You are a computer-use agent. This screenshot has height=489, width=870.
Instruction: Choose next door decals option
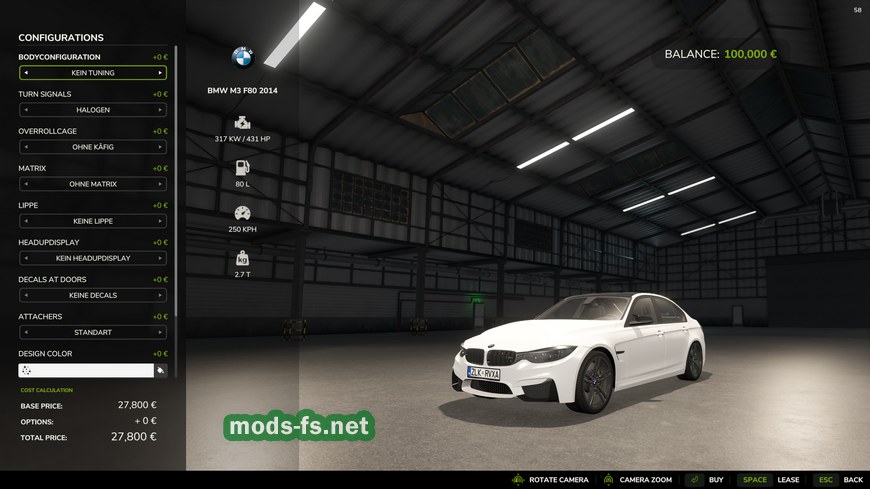tap(160, 295)
